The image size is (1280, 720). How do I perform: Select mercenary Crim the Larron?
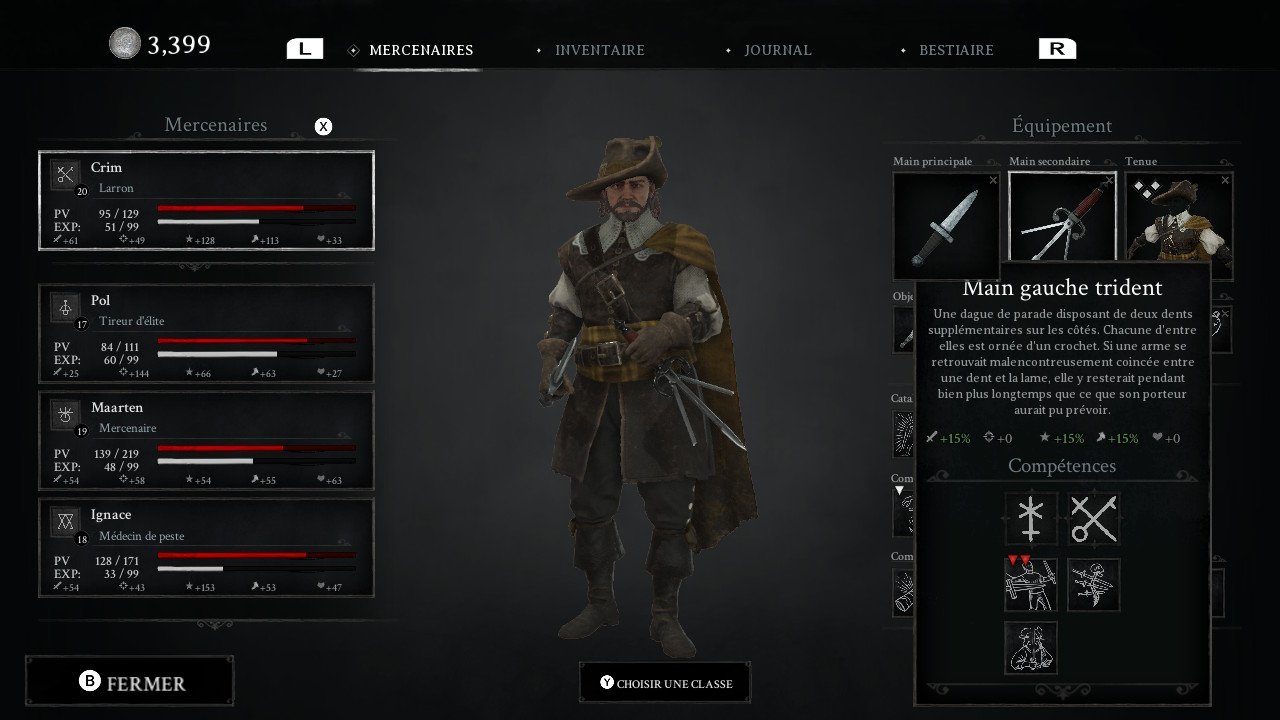[206, 200]
